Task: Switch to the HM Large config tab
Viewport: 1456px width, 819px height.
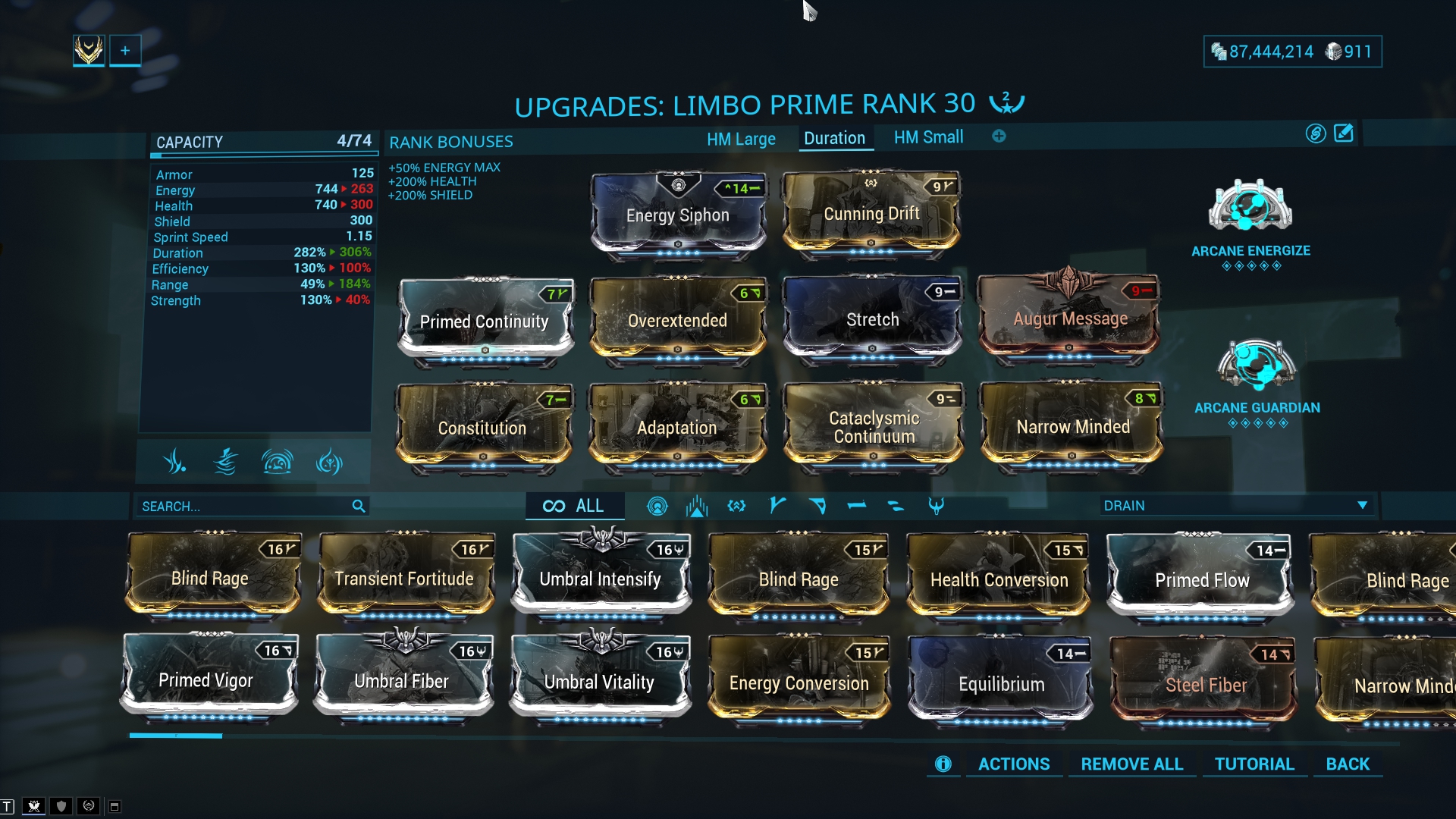Action: (x=741, y=139)
